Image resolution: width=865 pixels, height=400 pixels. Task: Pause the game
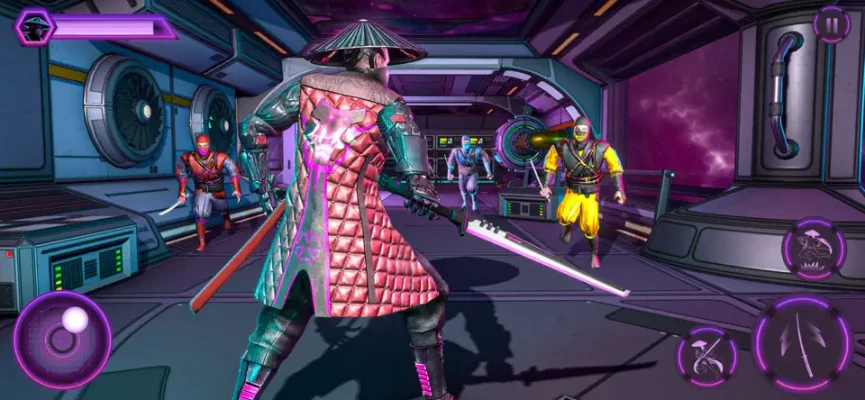[832, 23]
